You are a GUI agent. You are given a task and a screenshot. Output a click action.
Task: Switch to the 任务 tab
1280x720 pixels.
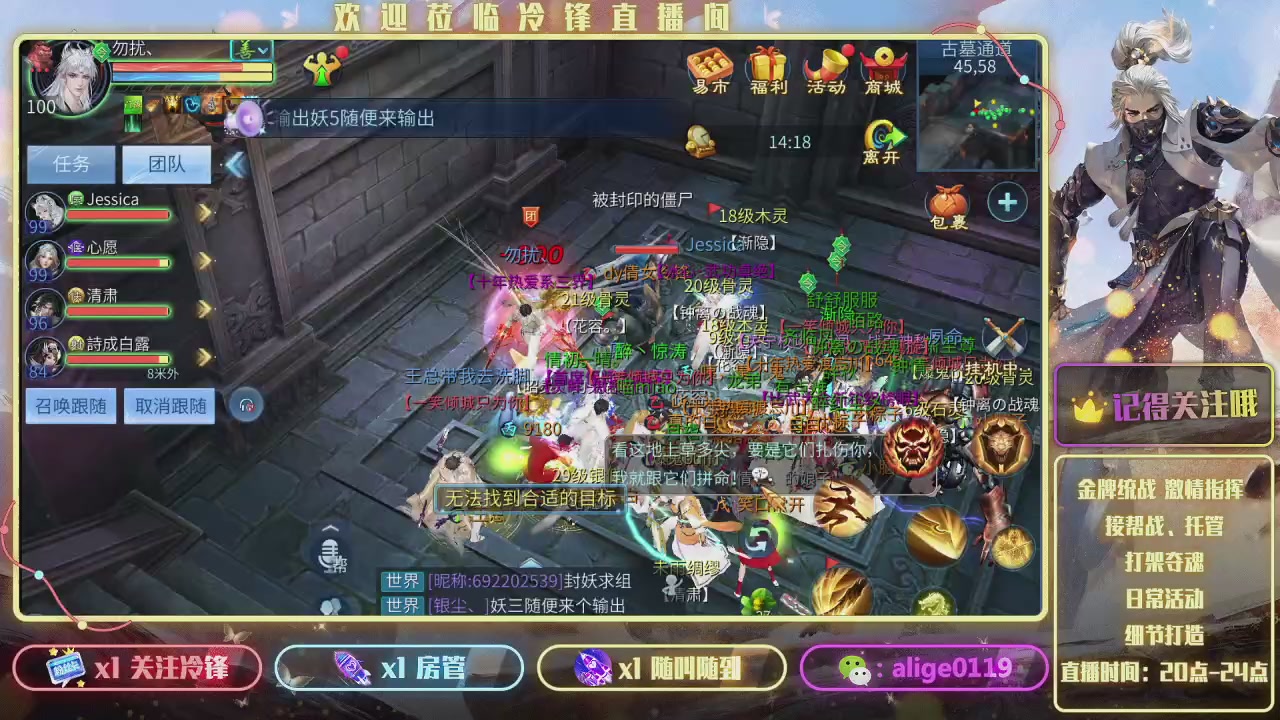coord(69,163)
